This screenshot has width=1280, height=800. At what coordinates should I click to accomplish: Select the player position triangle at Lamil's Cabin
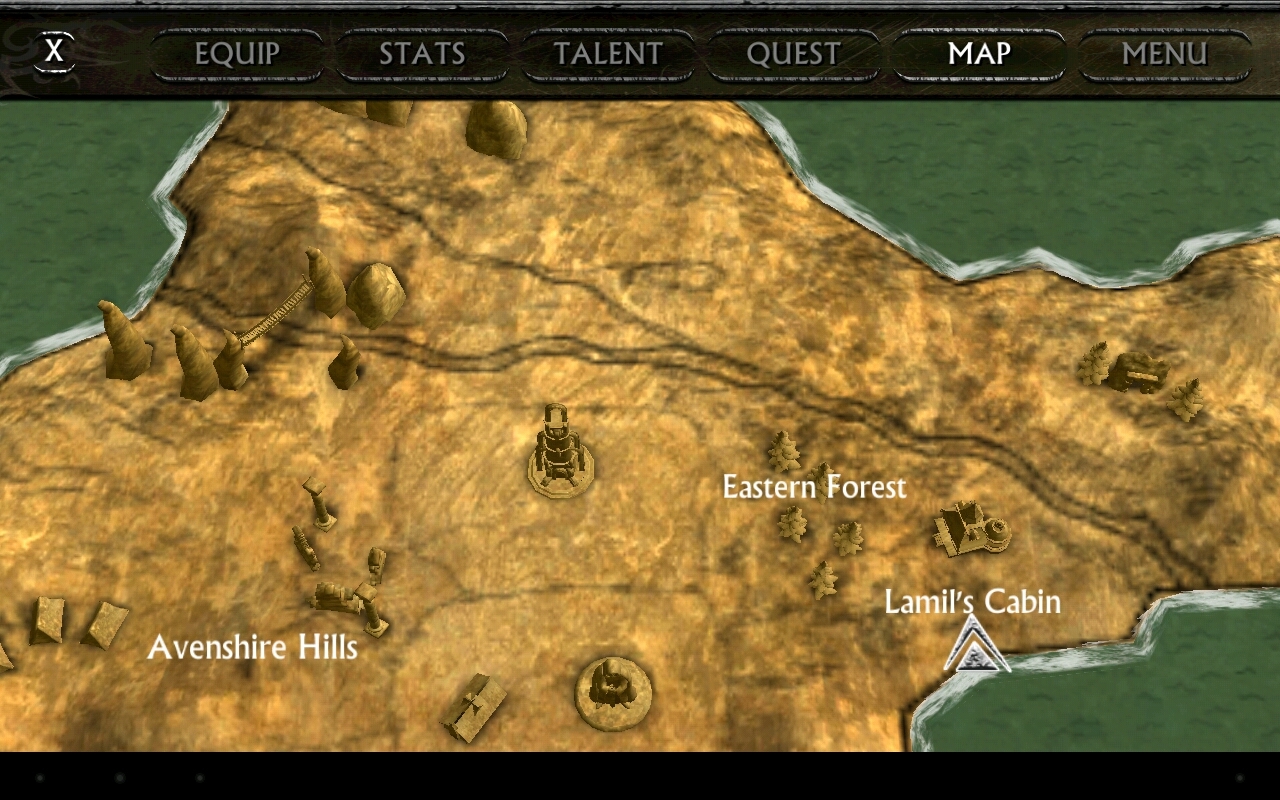975,650
